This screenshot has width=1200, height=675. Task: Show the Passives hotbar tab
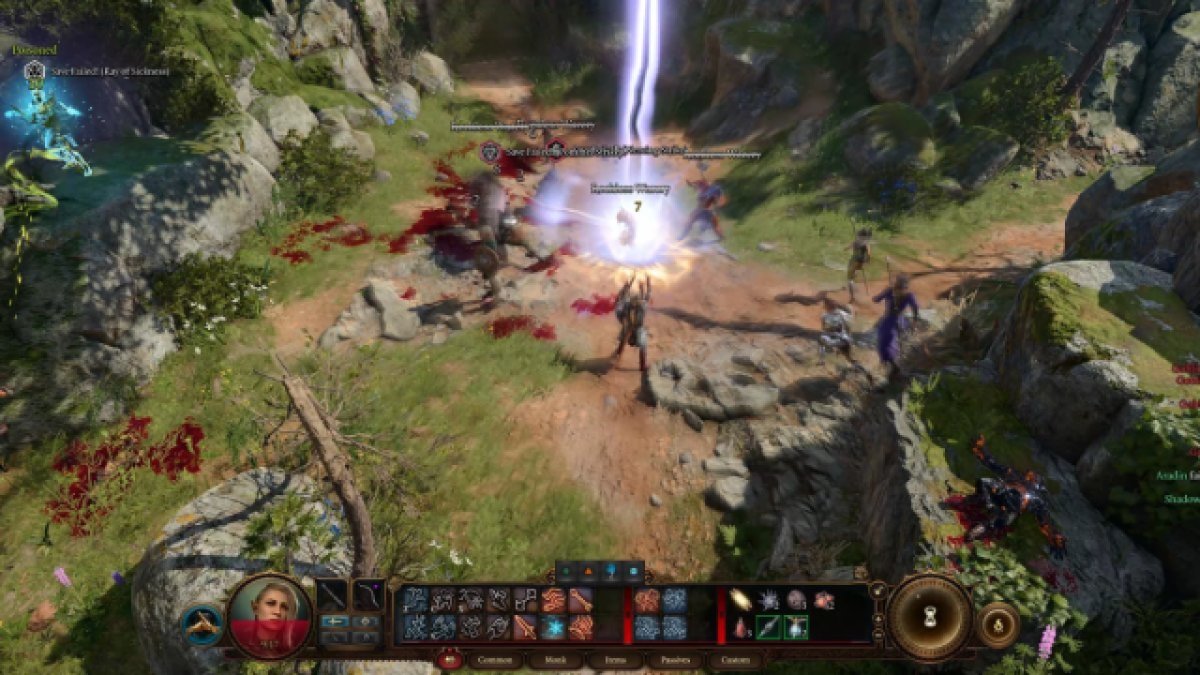[x=672, y=660]
